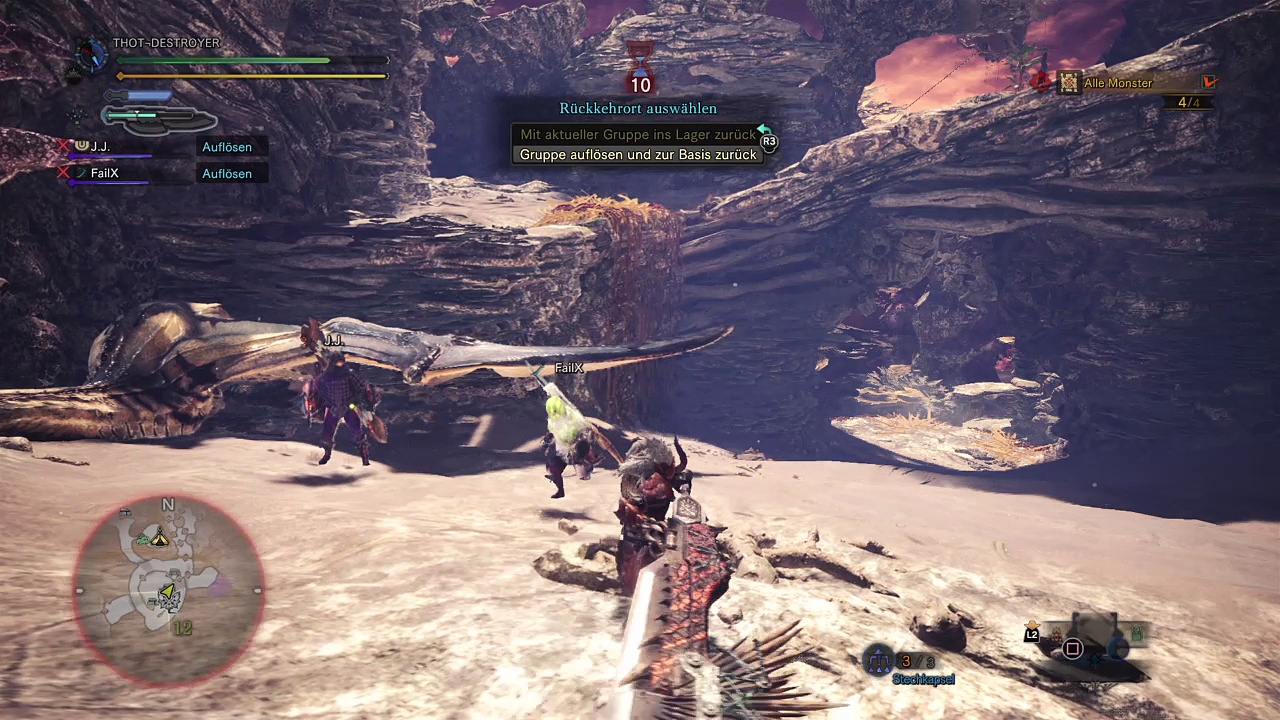Select party member FailX in list
This screenshot has width=1280, height=720.
(104, 173)
